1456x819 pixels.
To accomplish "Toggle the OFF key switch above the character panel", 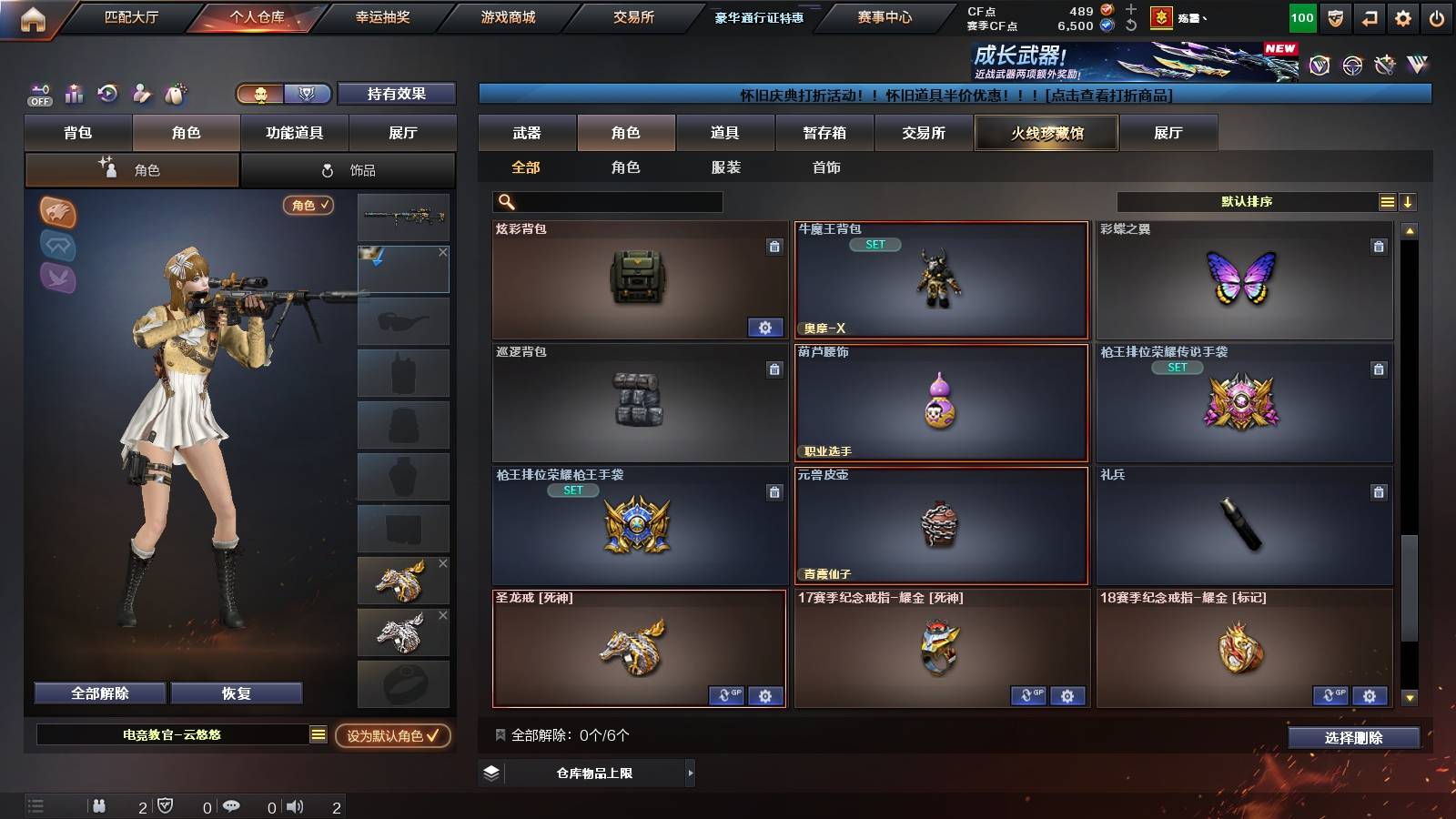I will coord(40,93).
